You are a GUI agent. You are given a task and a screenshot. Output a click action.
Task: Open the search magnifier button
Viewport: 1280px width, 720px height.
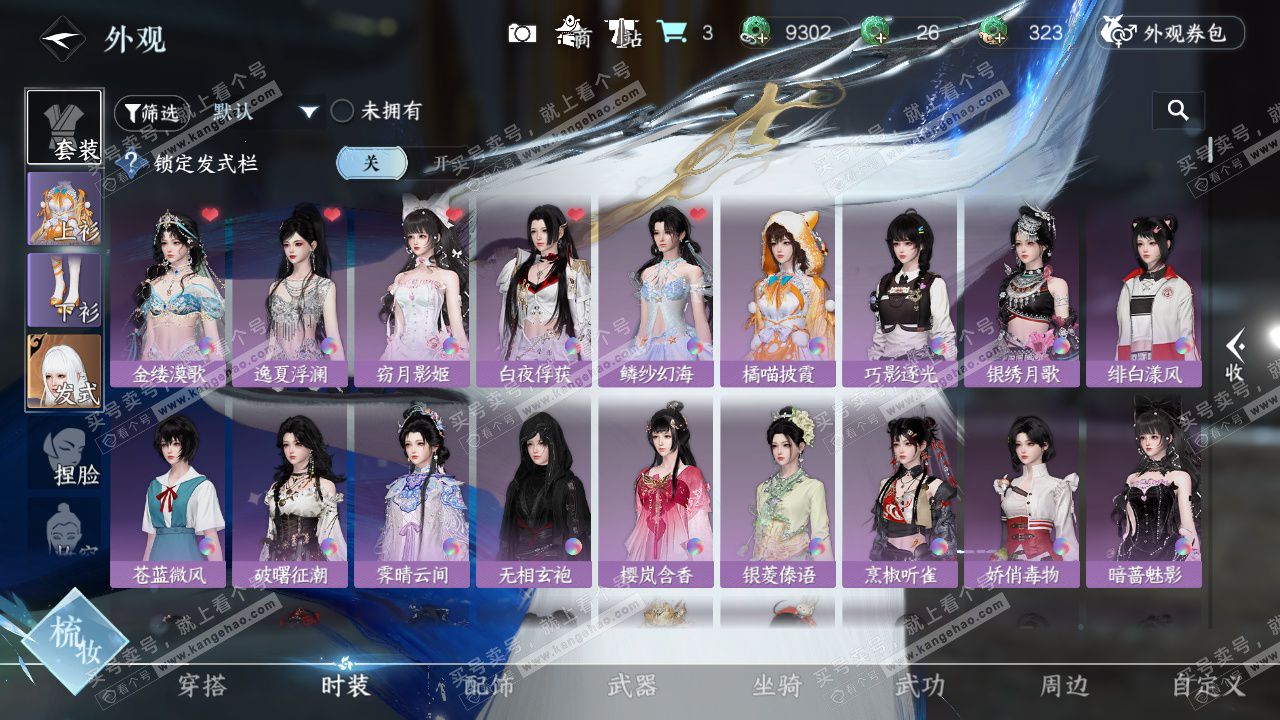(1178, 111)
